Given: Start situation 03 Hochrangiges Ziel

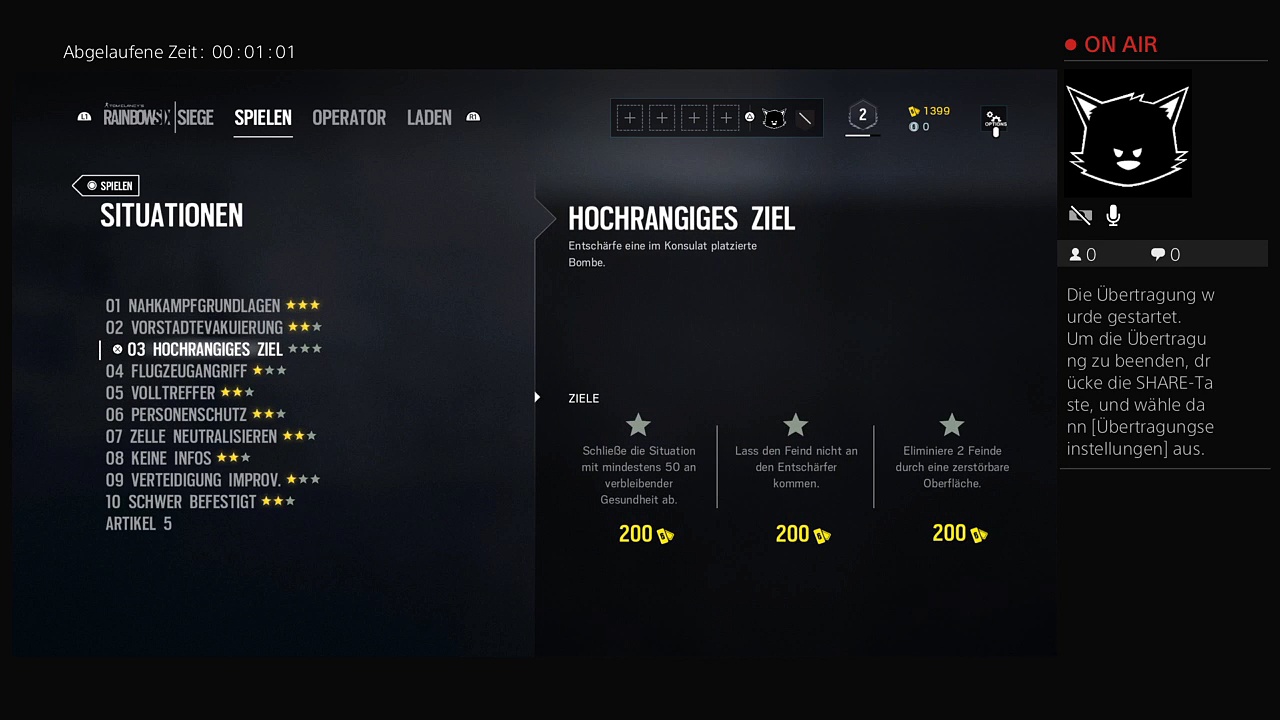Looking at the screenshot, I should click(204, 350).
